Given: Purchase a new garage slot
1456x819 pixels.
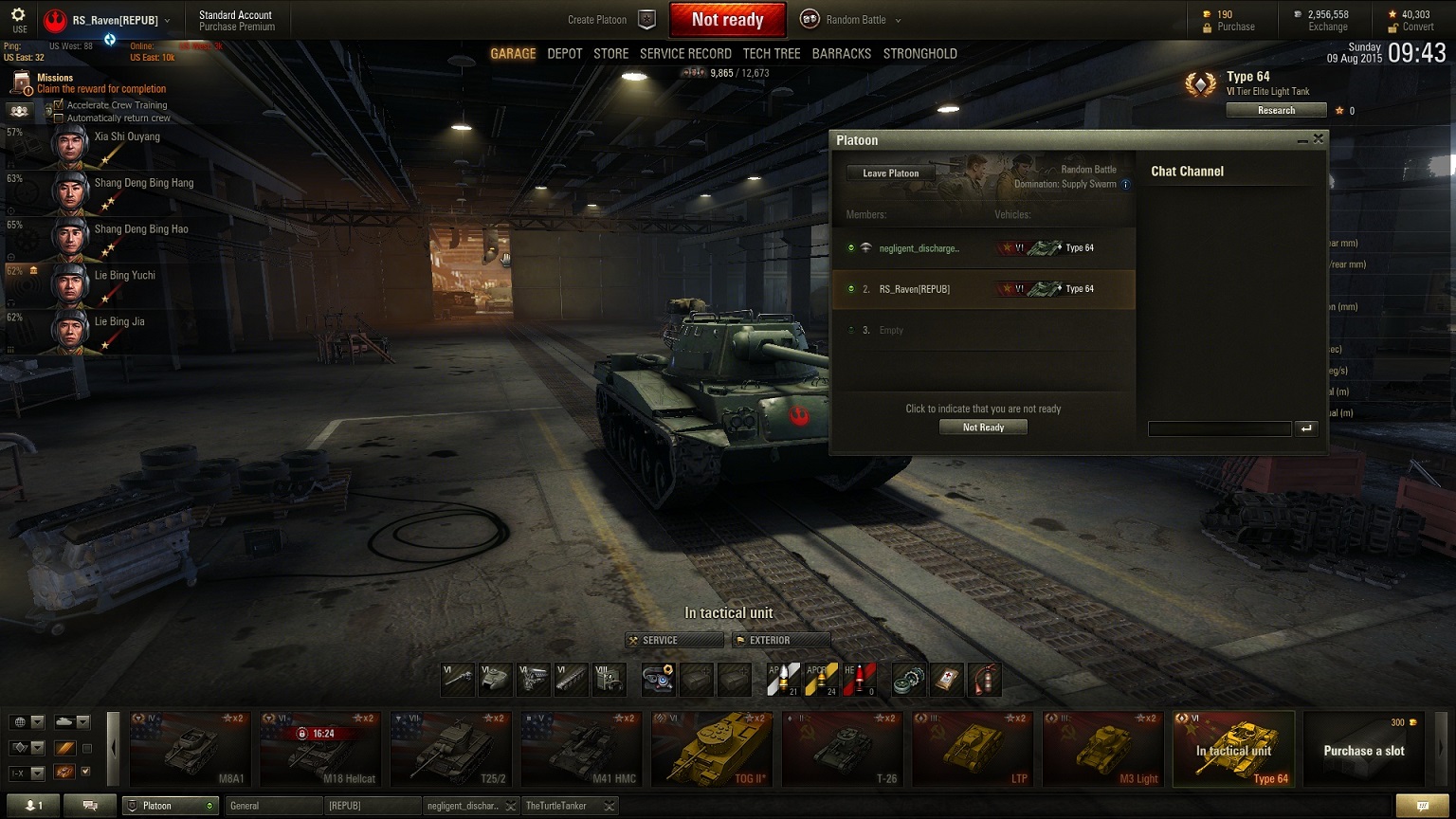Looking at the screenshot, I should click(x=1363, y=750).
